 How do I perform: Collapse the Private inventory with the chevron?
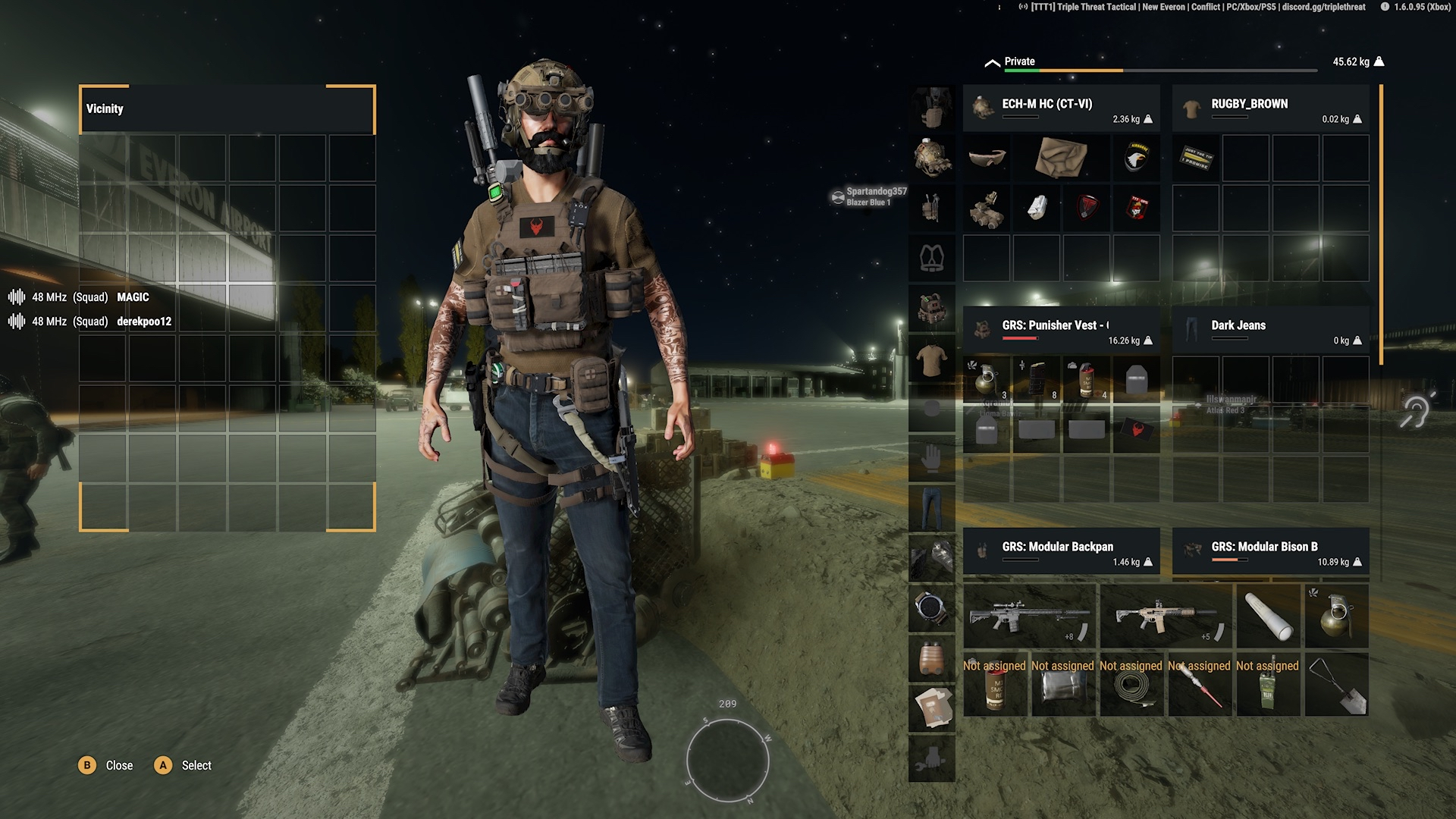click(x=991, y=61)
